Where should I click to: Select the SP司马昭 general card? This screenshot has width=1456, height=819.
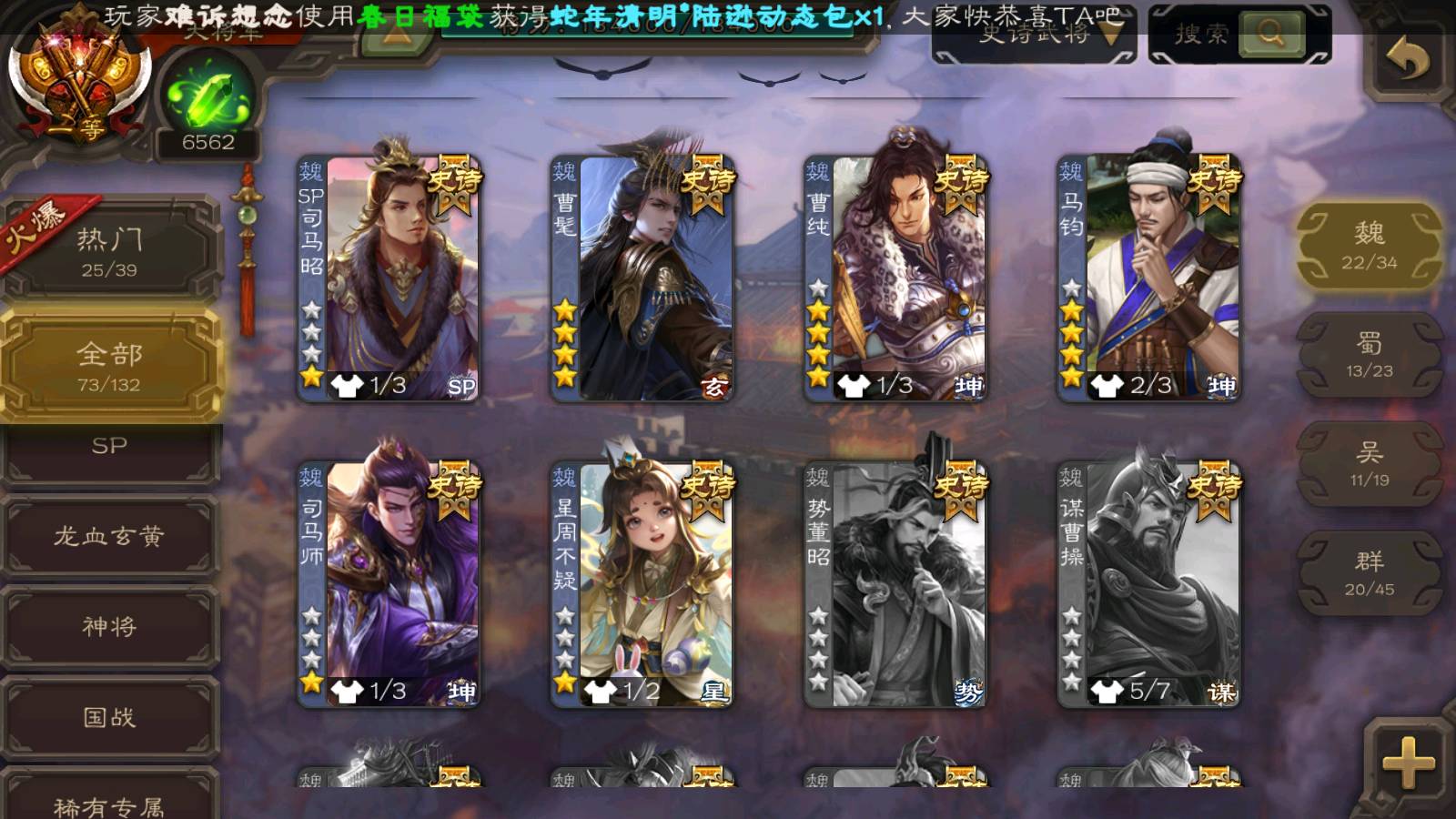[389, 278]
